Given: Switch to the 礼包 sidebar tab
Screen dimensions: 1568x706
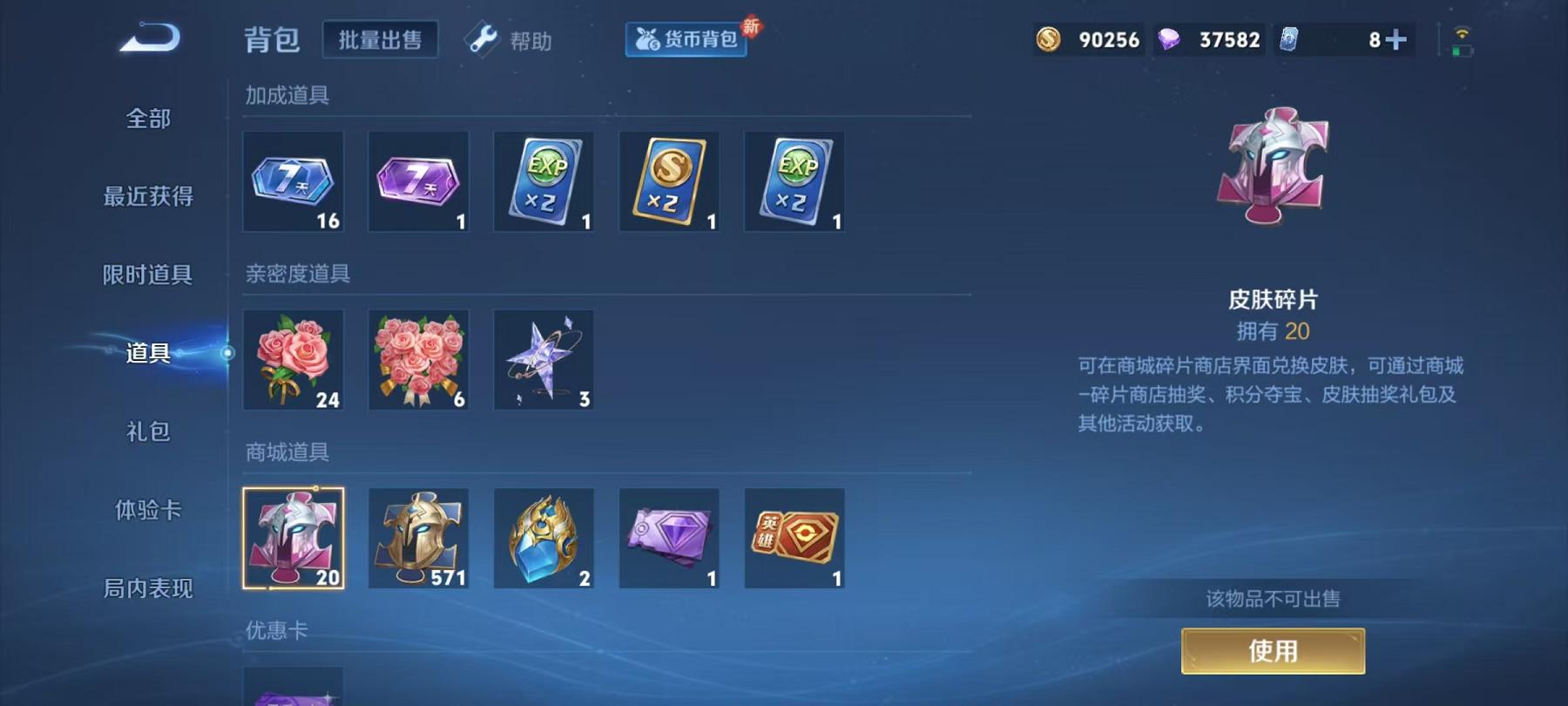Looking at the screenshot, I should (x=148, y=431).
